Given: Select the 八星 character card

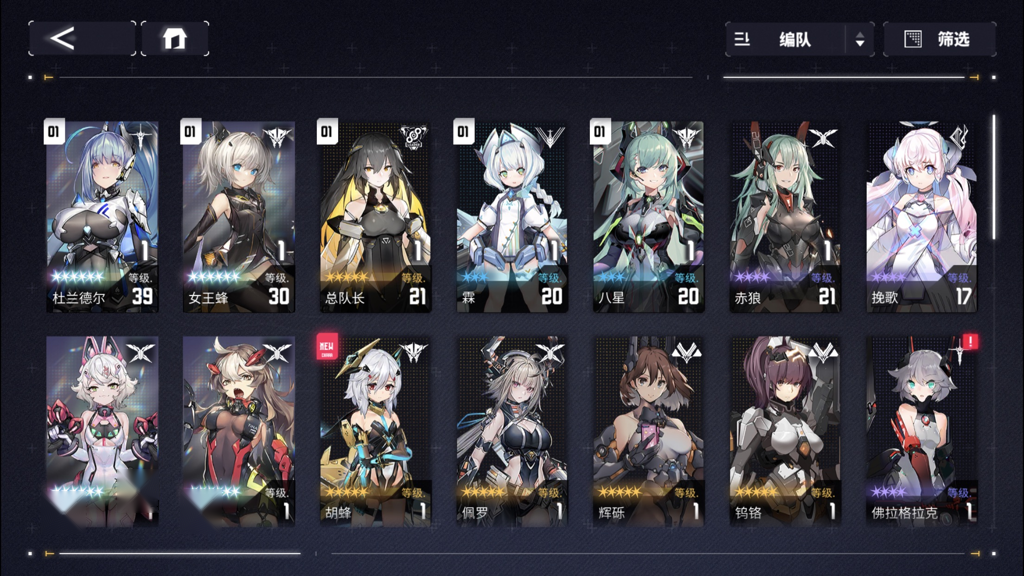Looking at the screenshot, I should coord(647,216).
